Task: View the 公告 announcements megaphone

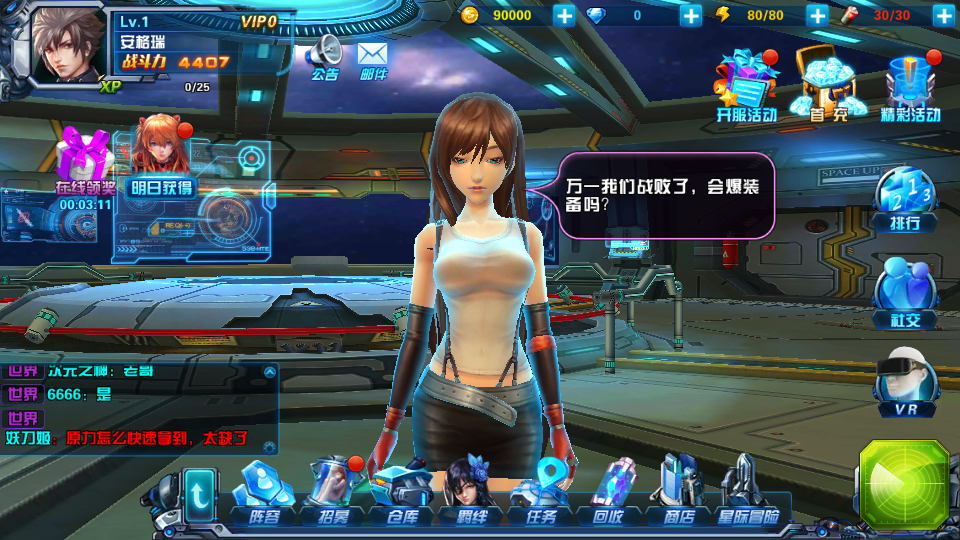Action: tap(325, 58)
